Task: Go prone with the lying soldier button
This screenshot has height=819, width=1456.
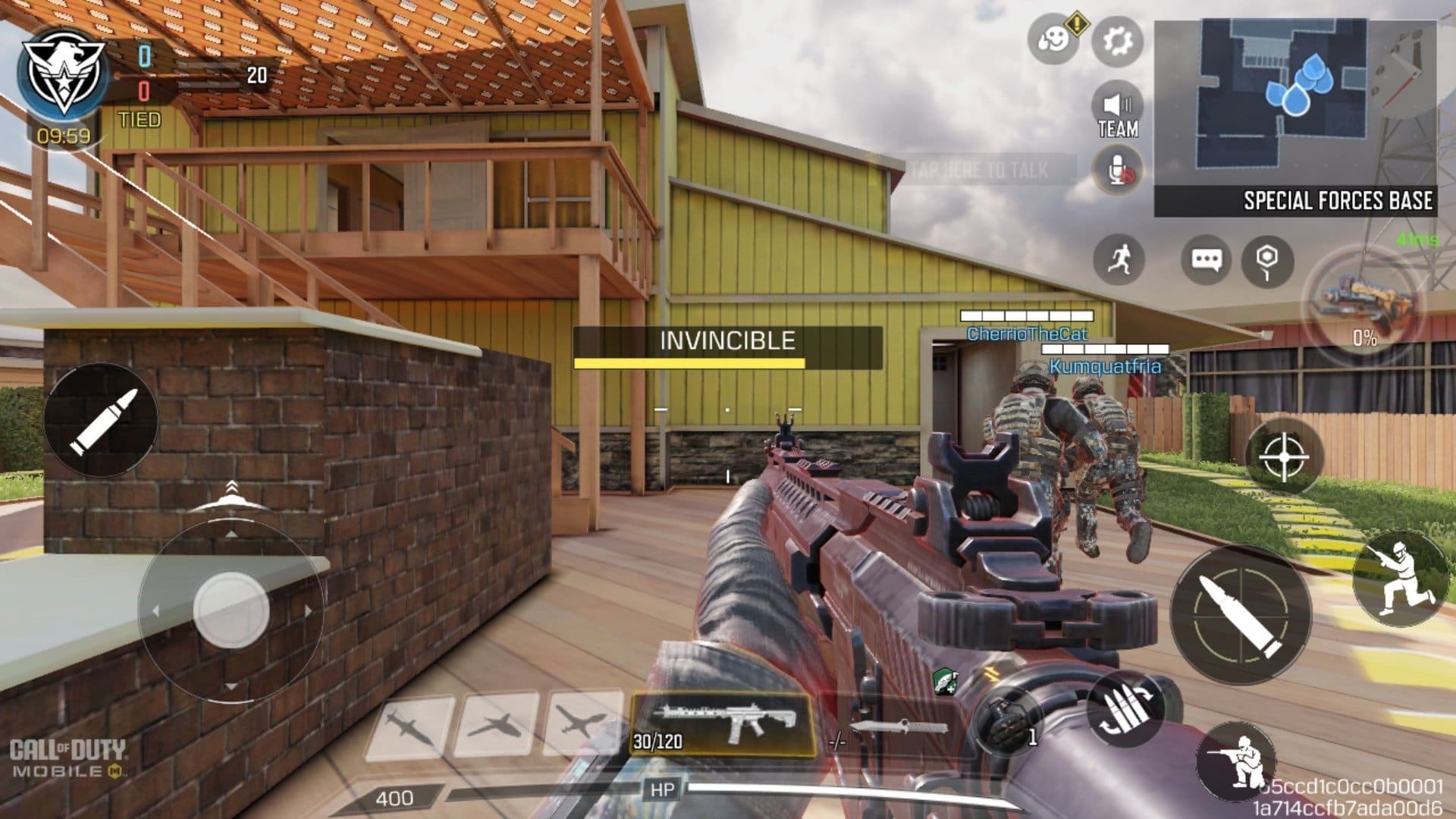Action: click(x=1236, y=761)
